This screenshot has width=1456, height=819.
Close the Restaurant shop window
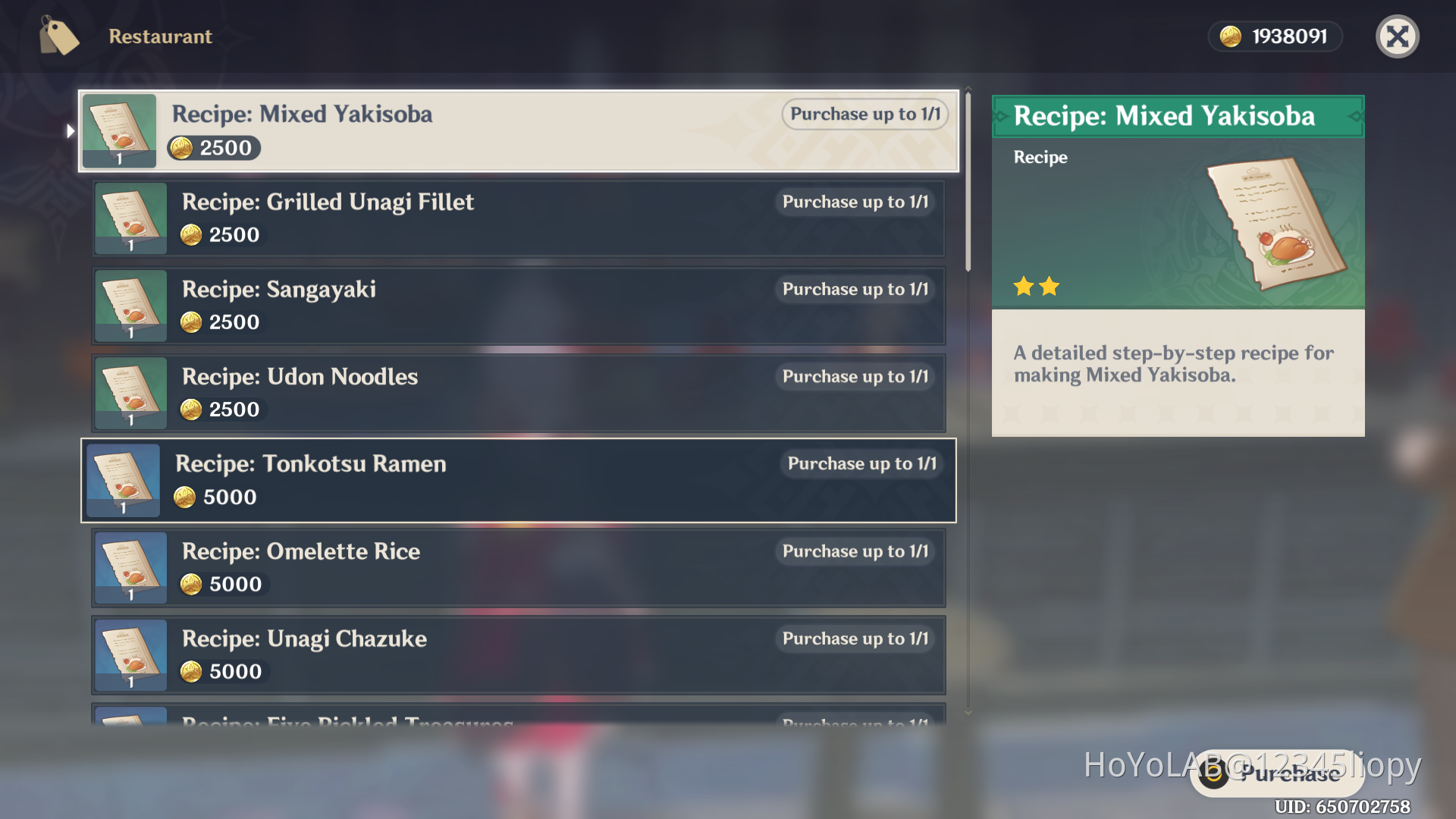[x=1398, y=36]
